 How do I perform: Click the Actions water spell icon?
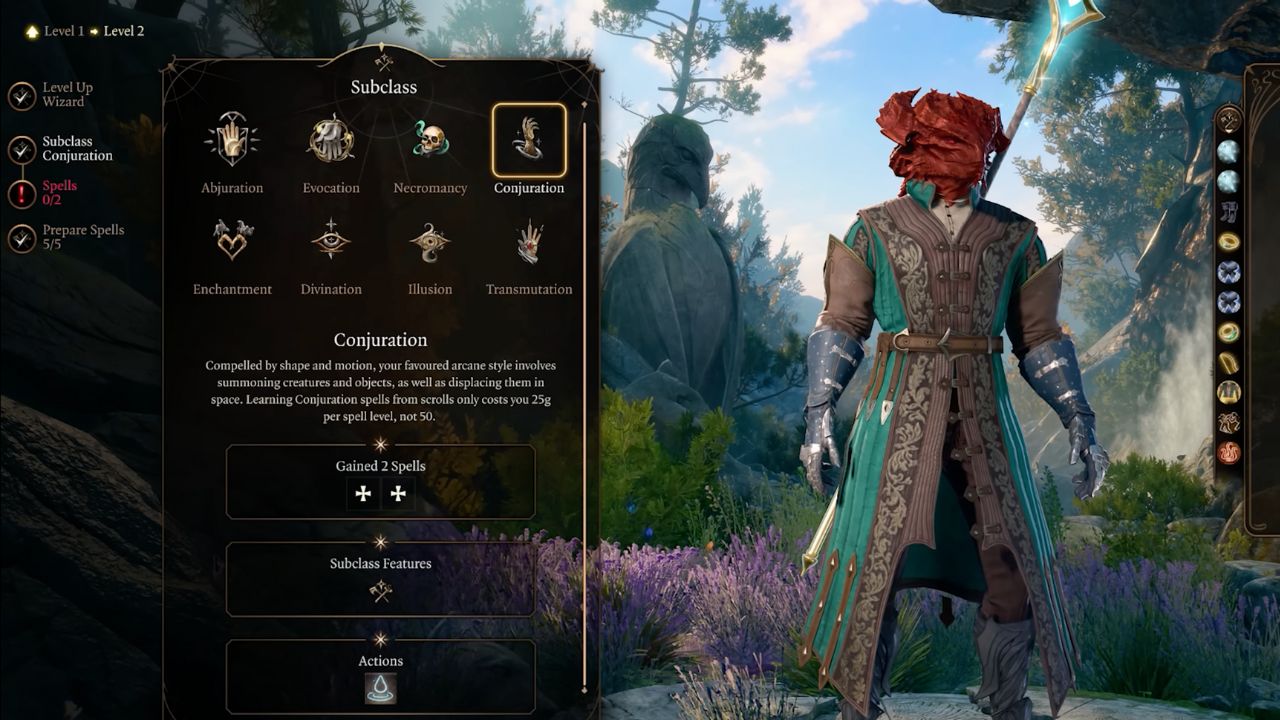click(x=381, y=688)
